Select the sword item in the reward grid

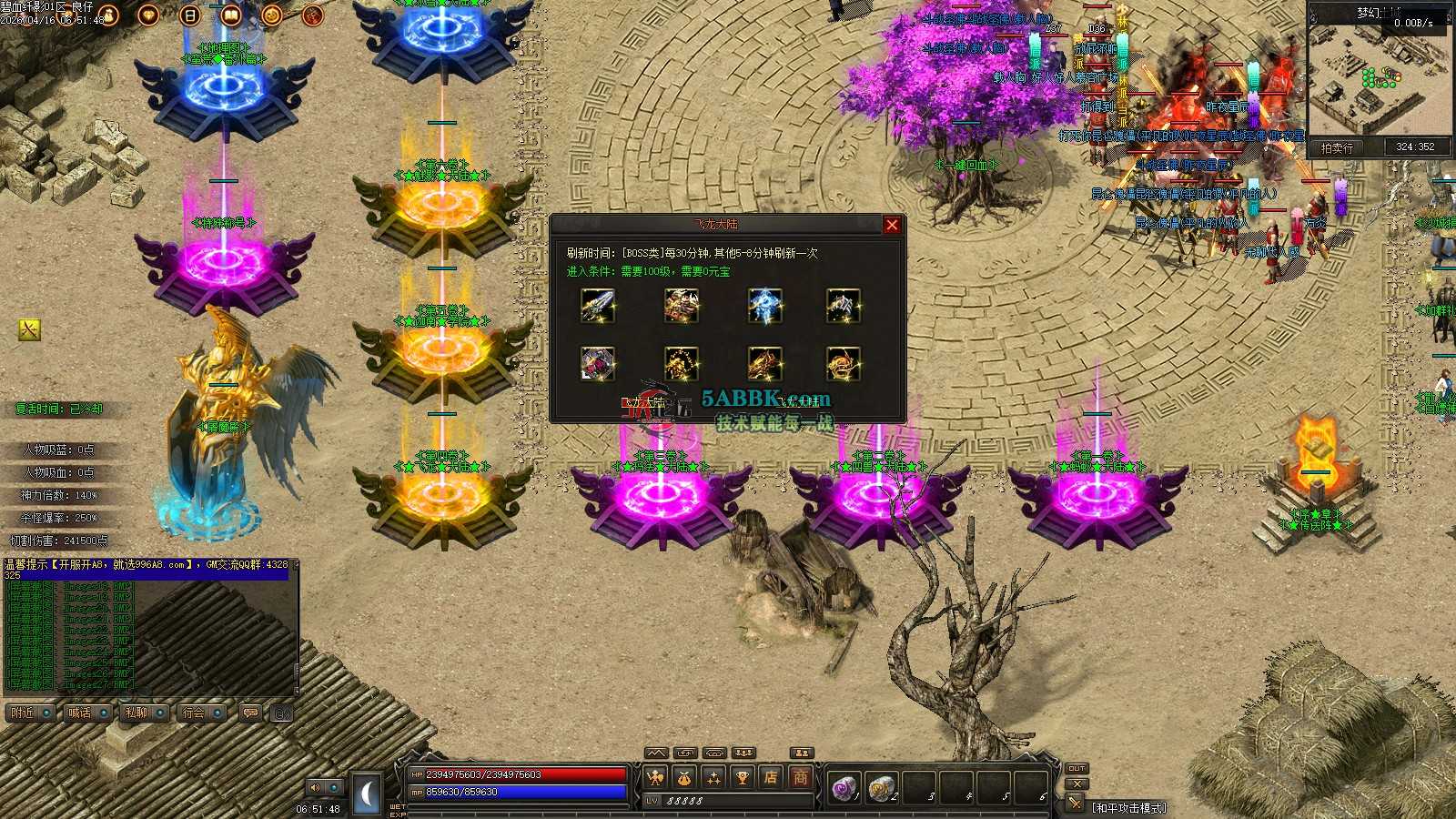(598, 306)
